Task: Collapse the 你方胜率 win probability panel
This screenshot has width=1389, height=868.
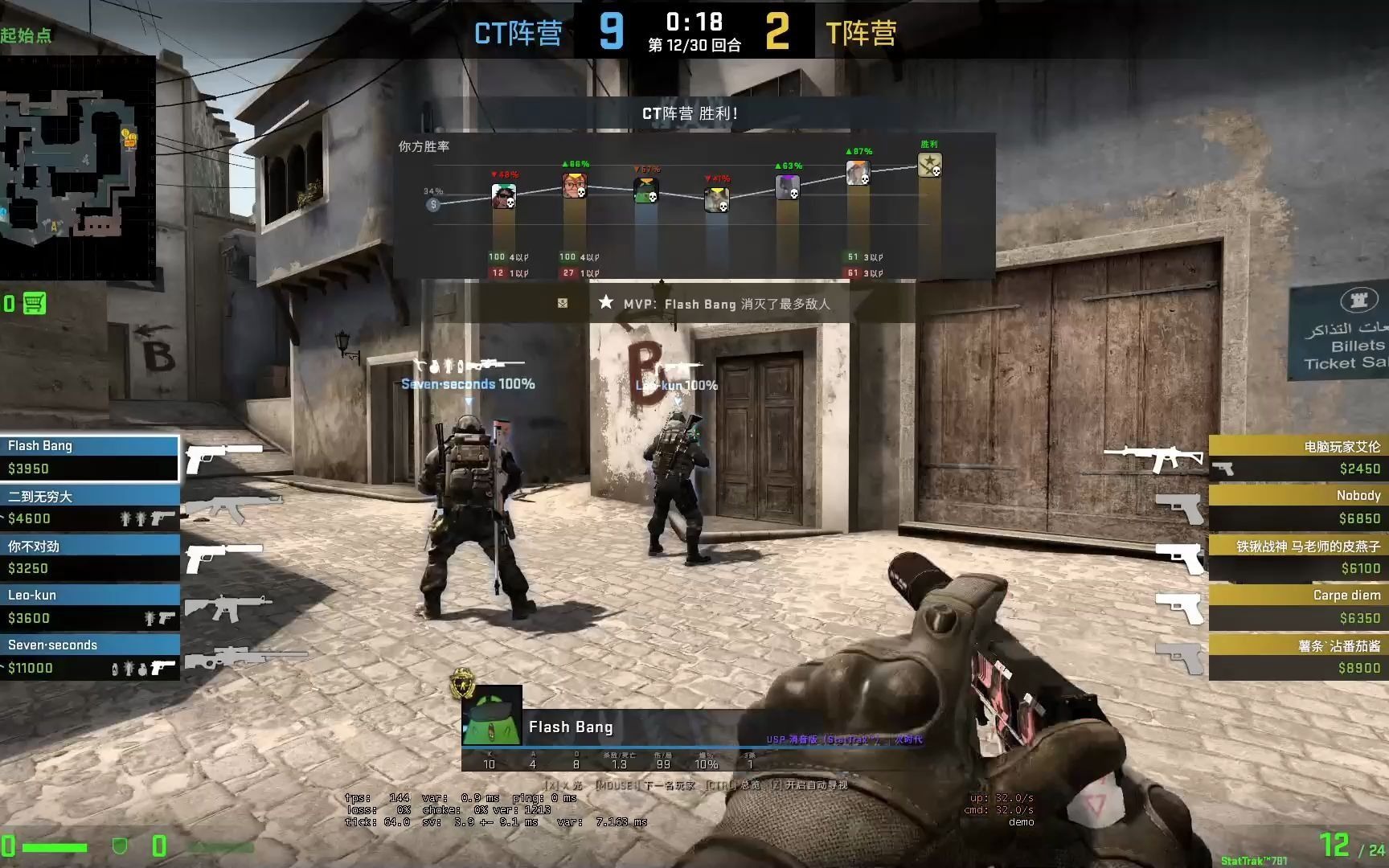Action: coord(424,146)
